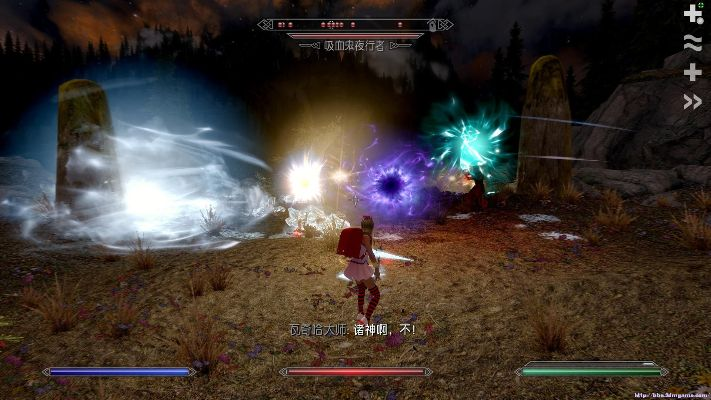
Task: Select the wavy lines overlay icon
Action: coord(692,42)
